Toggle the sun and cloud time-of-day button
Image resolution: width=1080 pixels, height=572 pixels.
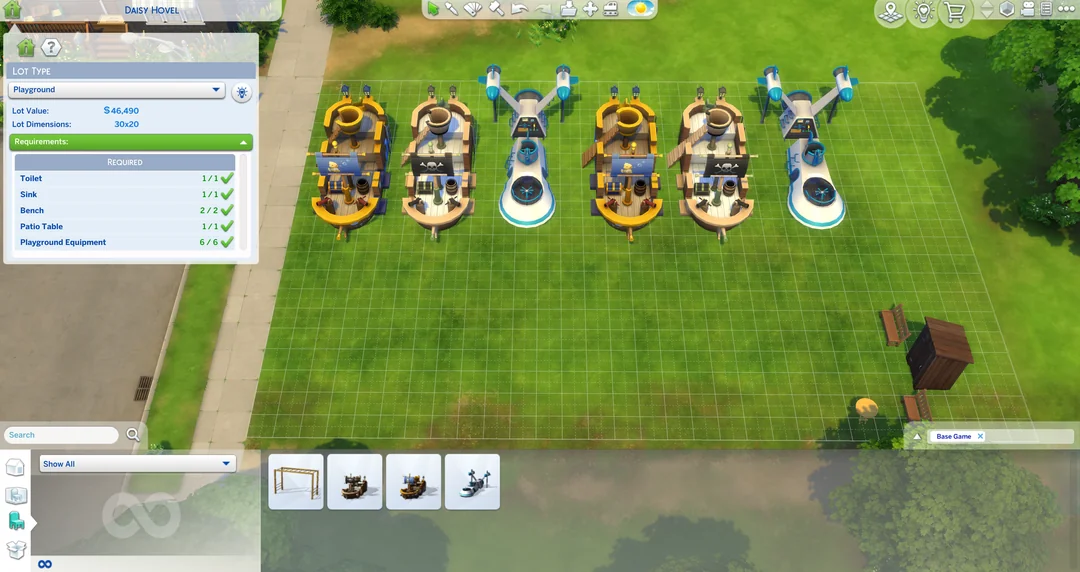[640, 9]
